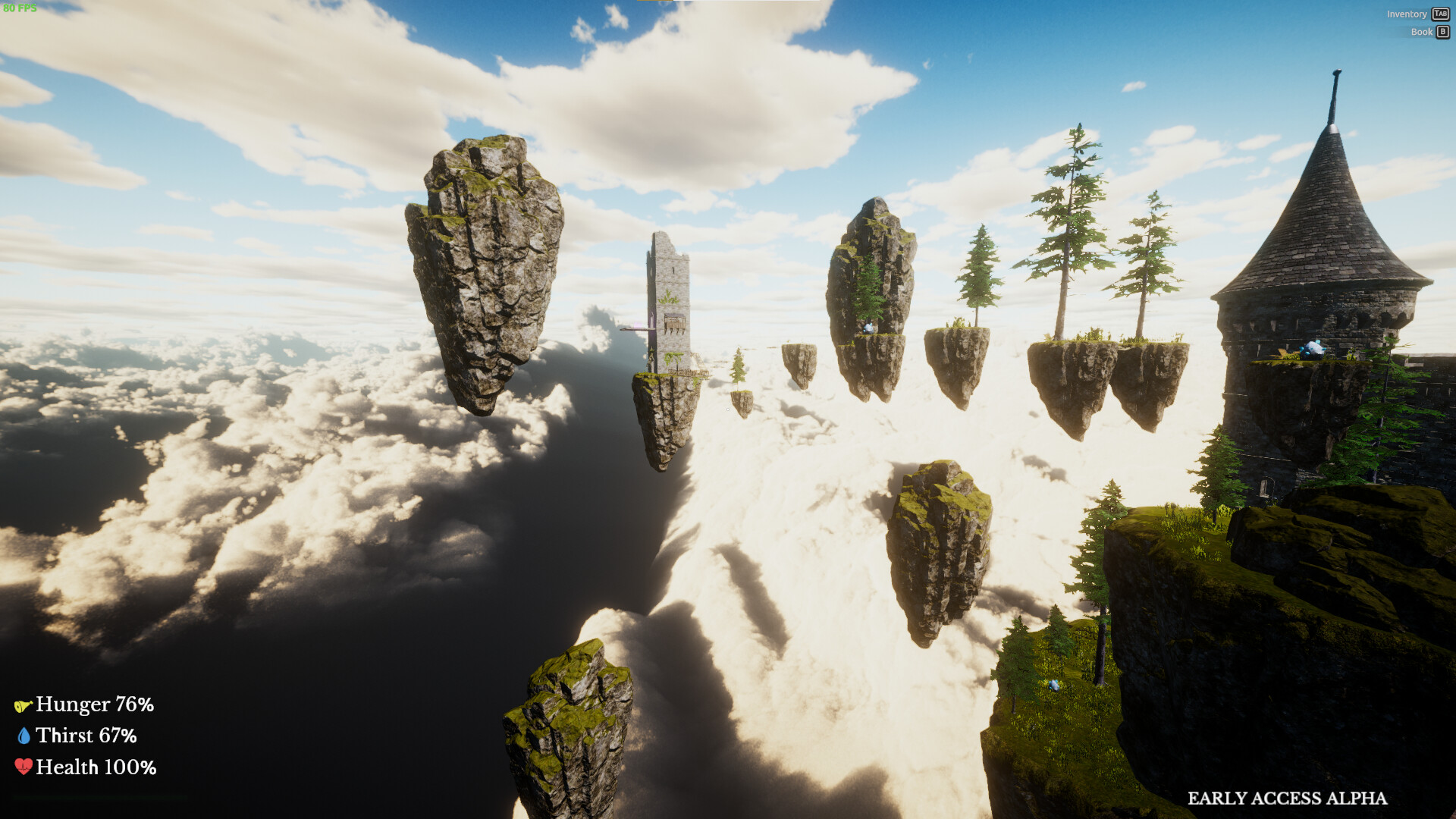The height and width of the screenshot is (819, 1456).
Task: Click the Thirst 67% stat text
Action: click(x=87, y=736)
